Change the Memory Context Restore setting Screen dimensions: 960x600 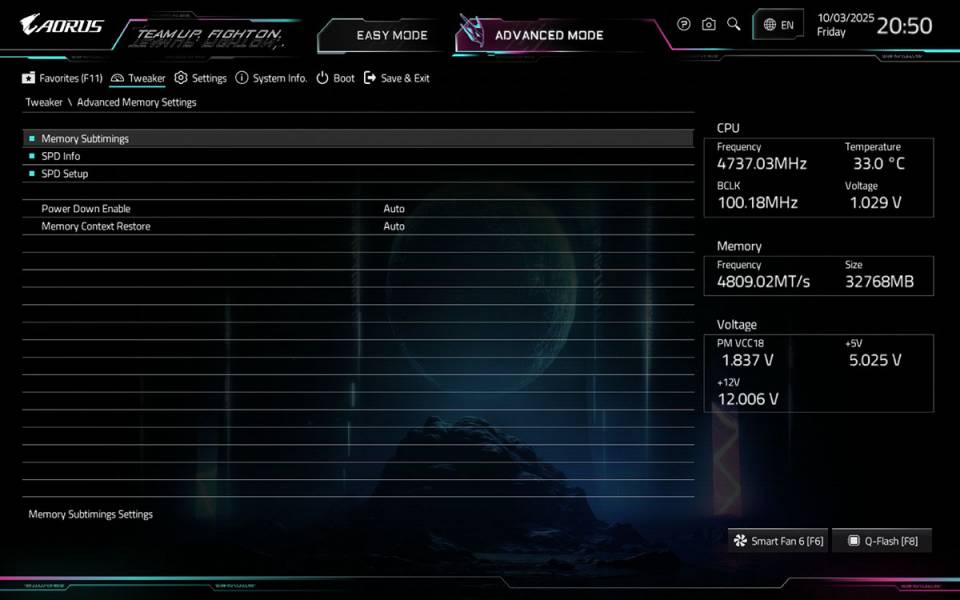pyautogui.click(x=394, y=227)
